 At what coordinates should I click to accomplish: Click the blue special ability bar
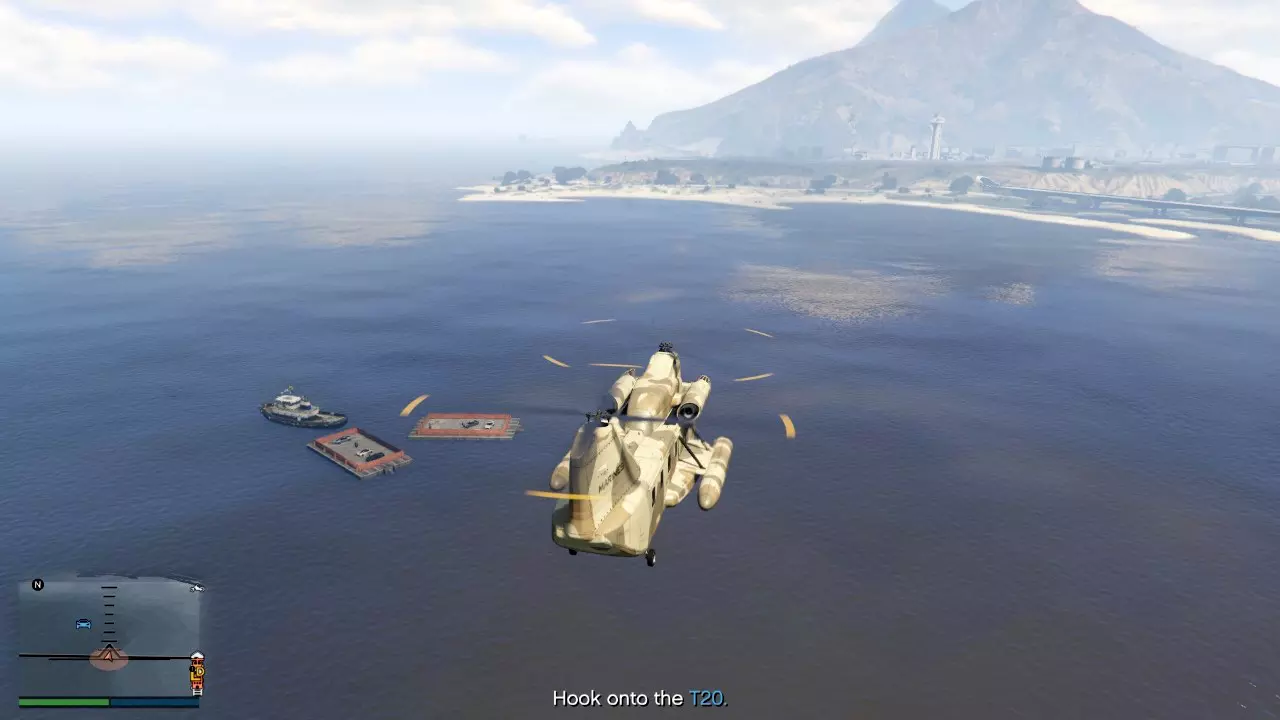tap(155, 703)
